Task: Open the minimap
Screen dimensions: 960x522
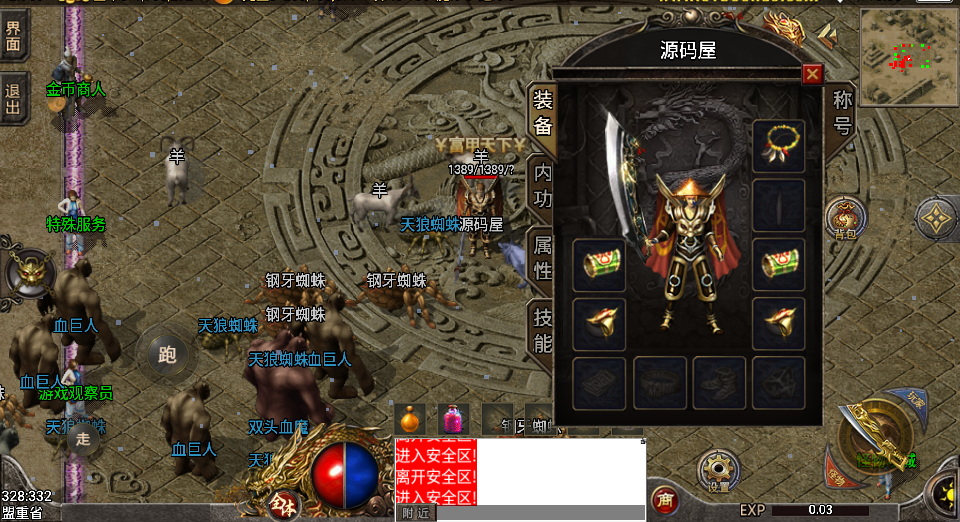Action: click(908, 56)
